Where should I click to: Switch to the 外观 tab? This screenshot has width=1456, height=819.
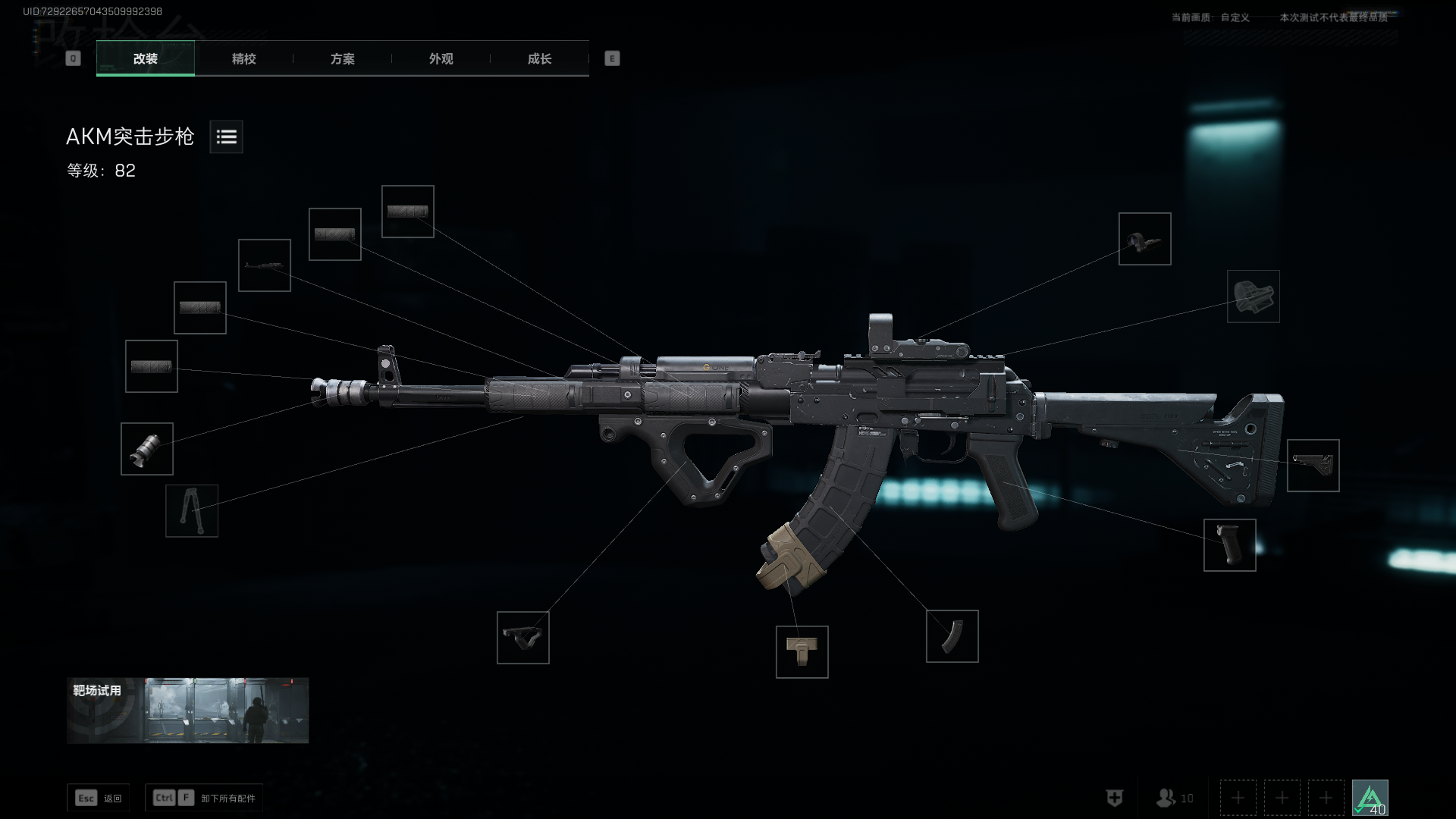(441, 58)
